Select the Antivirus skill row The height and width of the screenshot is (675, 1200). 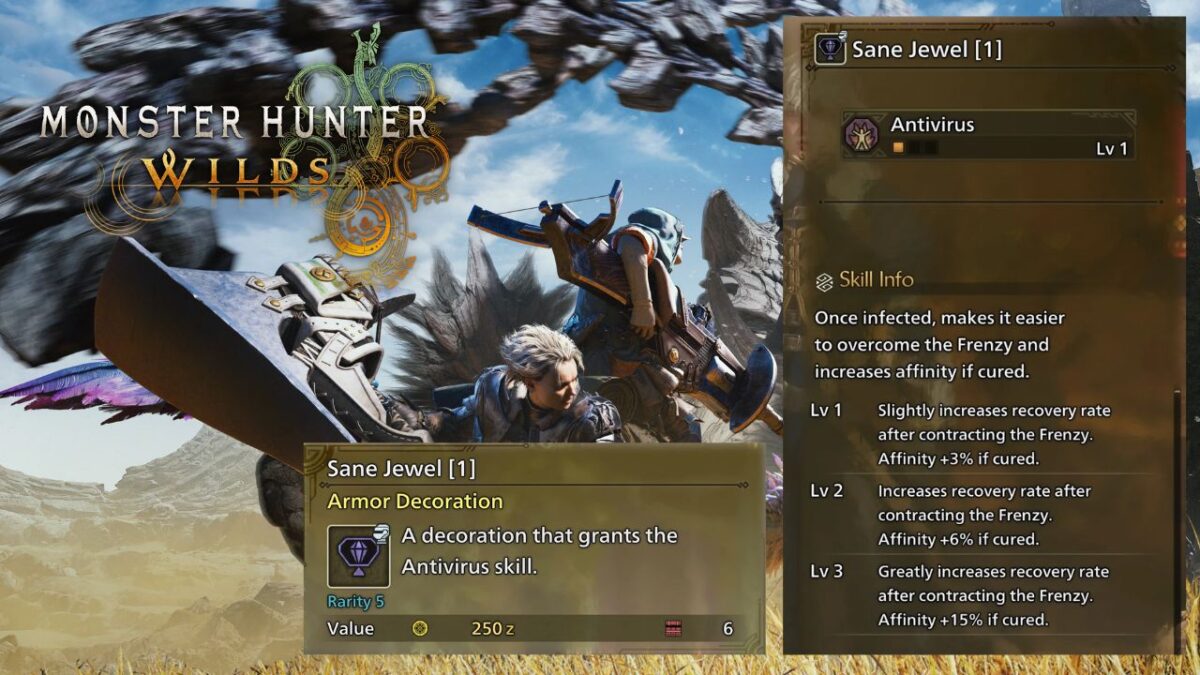(988, 135)
